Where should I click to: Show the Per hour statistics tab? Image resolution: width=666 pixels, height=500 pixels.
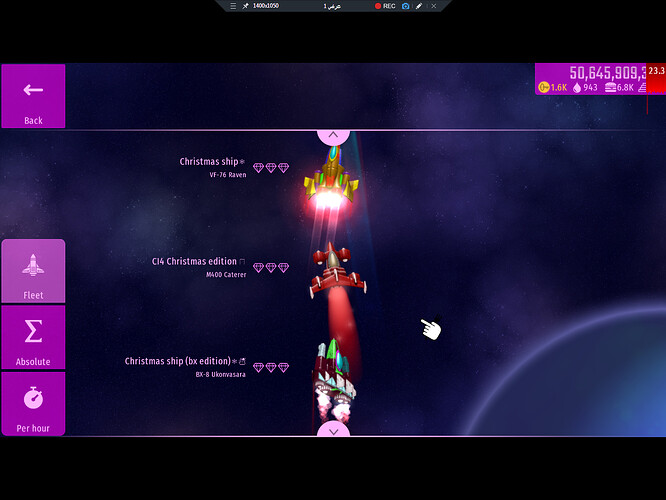tap(33, 404)
